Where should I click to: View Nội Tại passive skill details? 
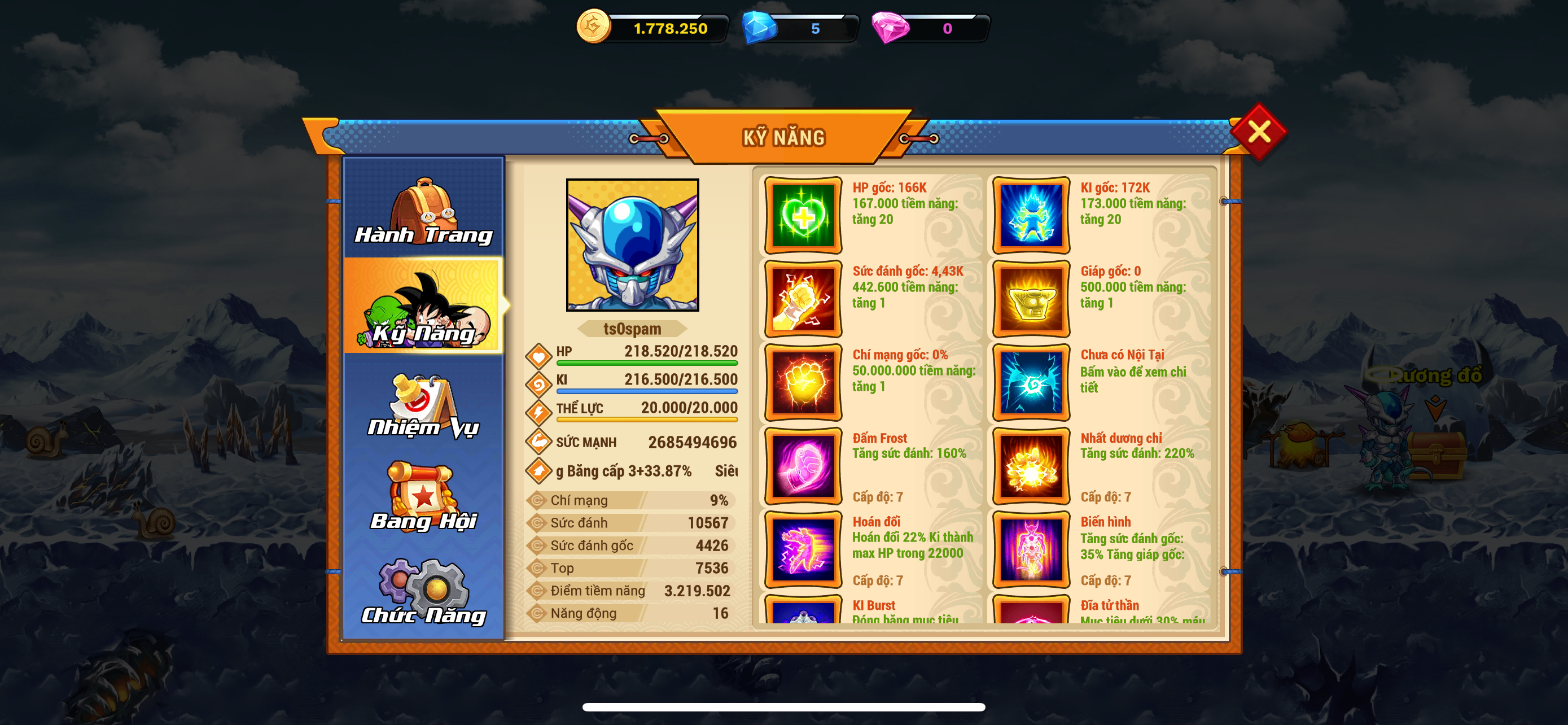click(x=1031, y=382)
